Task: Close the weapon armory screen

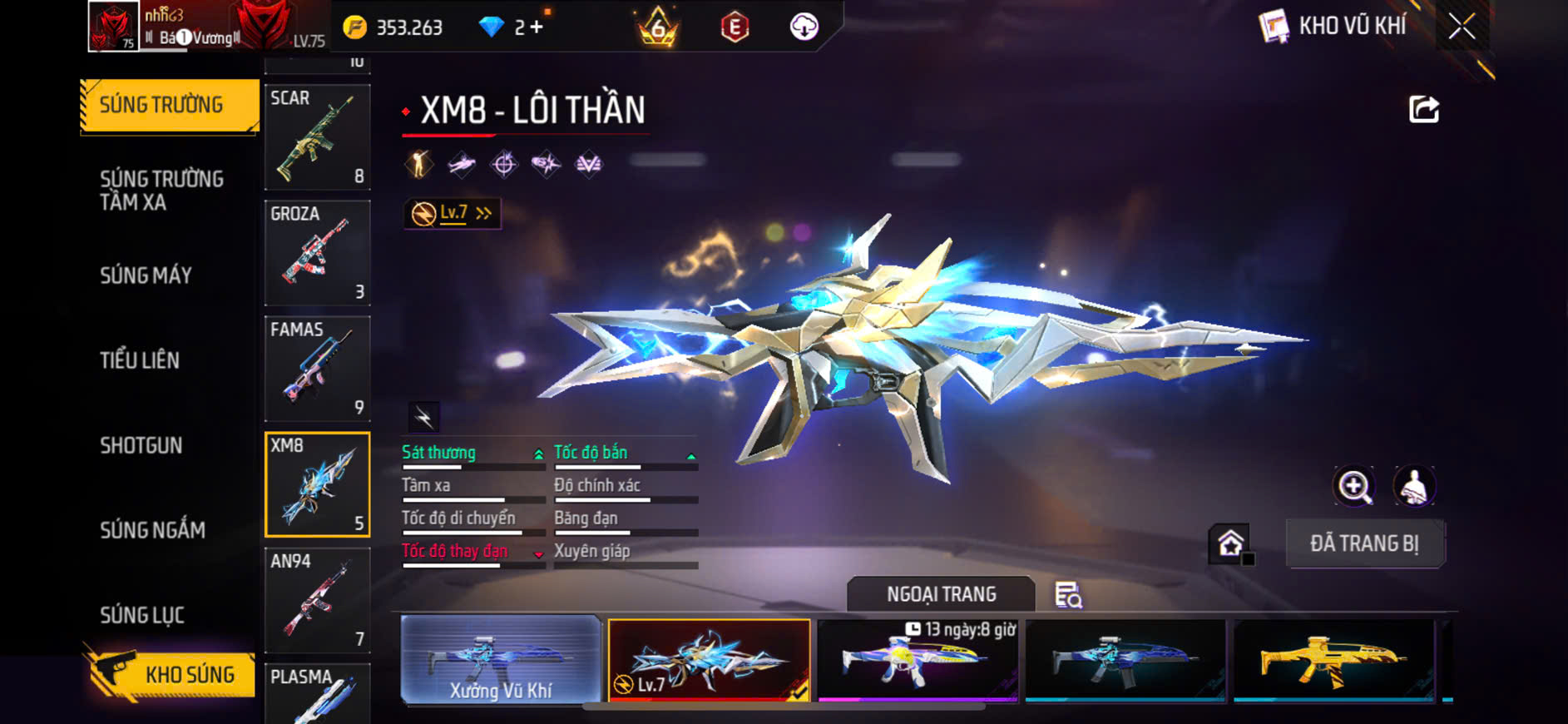Action: (x=1462, y=27)
